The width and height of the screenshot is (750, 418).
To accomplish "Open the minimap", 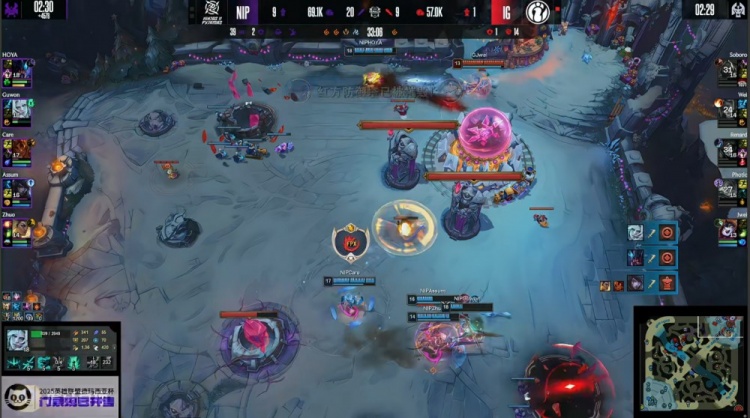I will 690,360.
